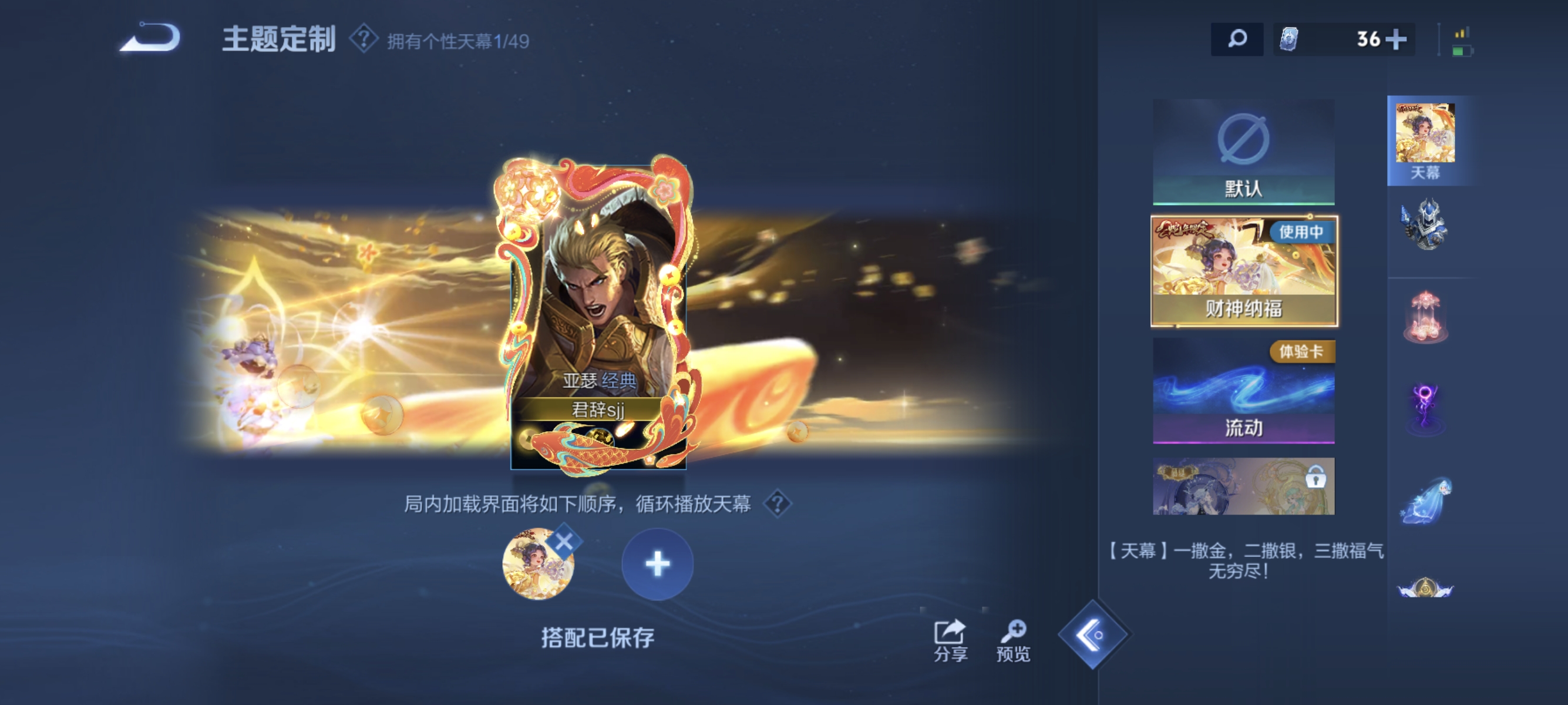Open the locked canopy with the padlock overlay
Image resolution: width=1568 pixels, height=705 pixels.
click(x=1243, y=487)
